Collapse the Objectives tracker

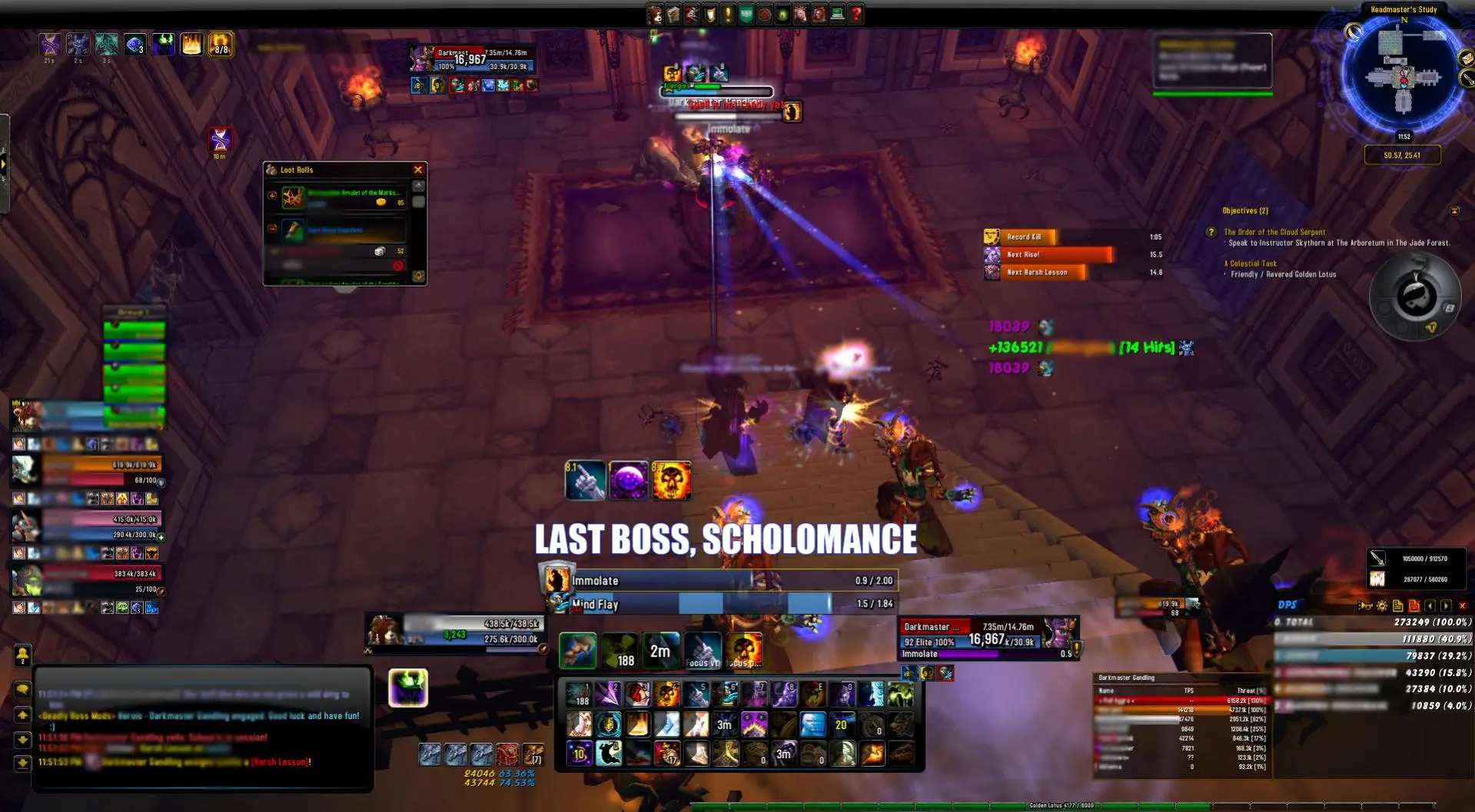[1454, 210]
